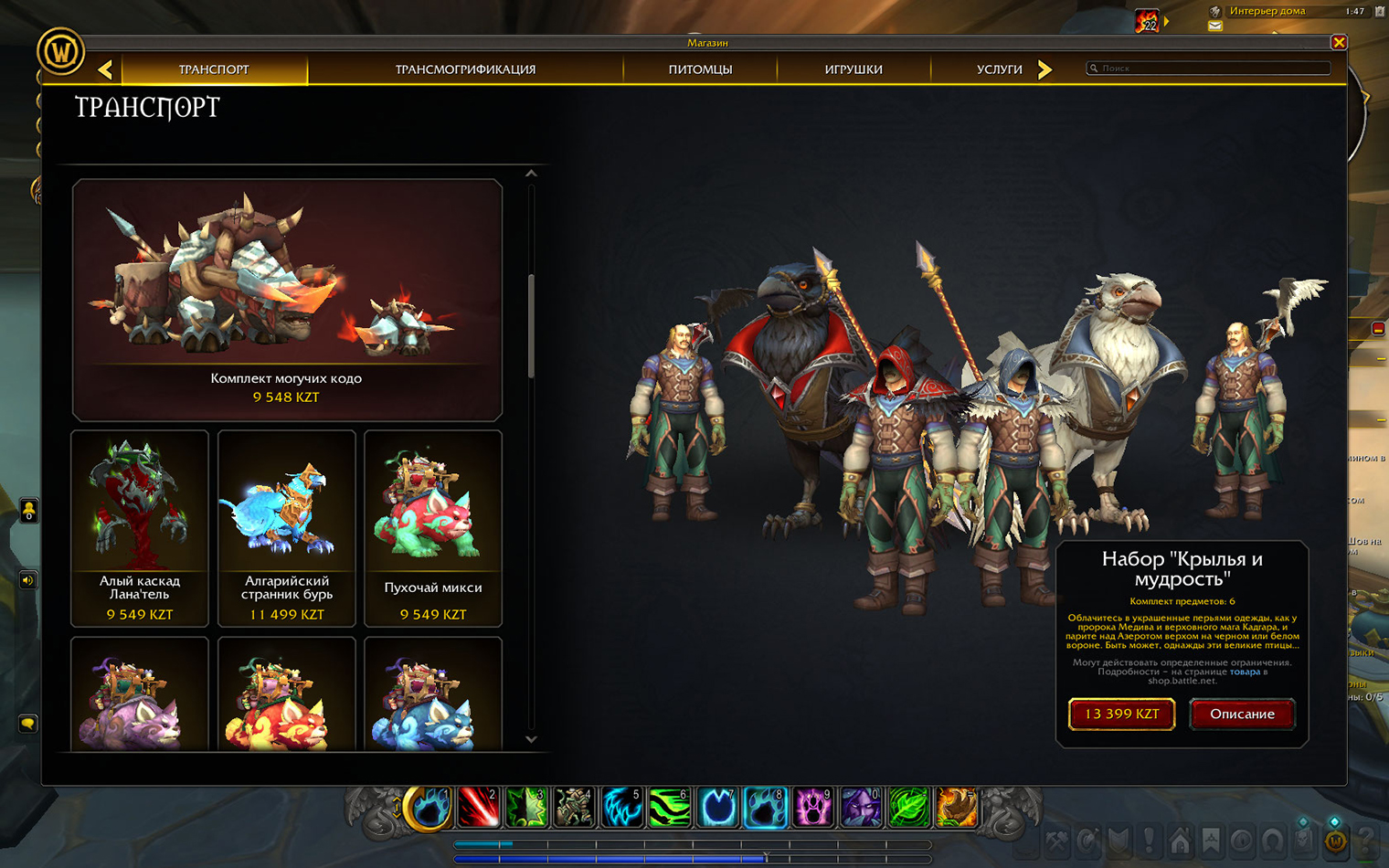Open the Описание details button
1389x868 pixels.
point(1242,714)
